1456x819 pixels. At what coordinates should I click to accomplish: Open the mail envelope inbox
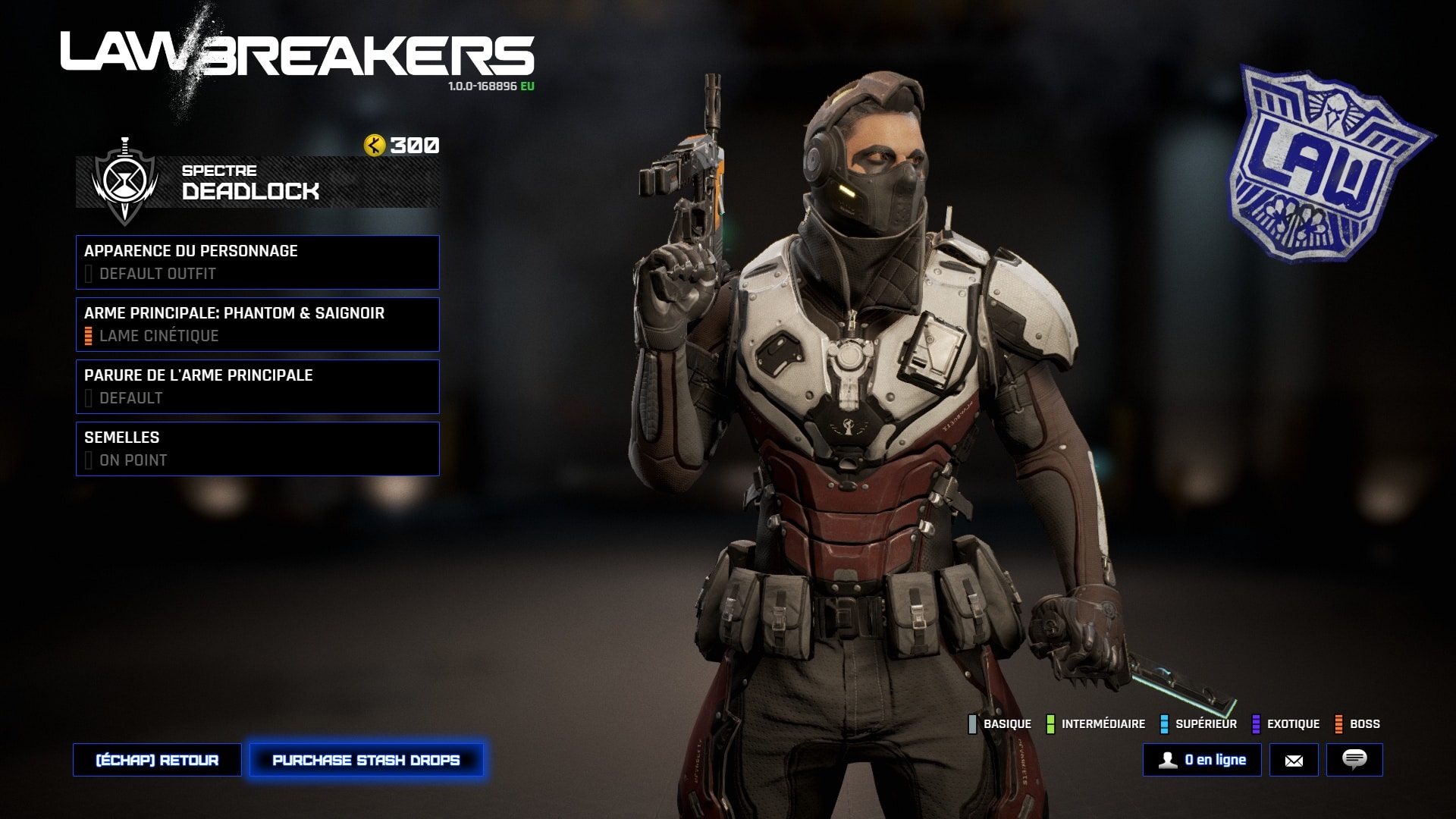tap(1294, 760)
